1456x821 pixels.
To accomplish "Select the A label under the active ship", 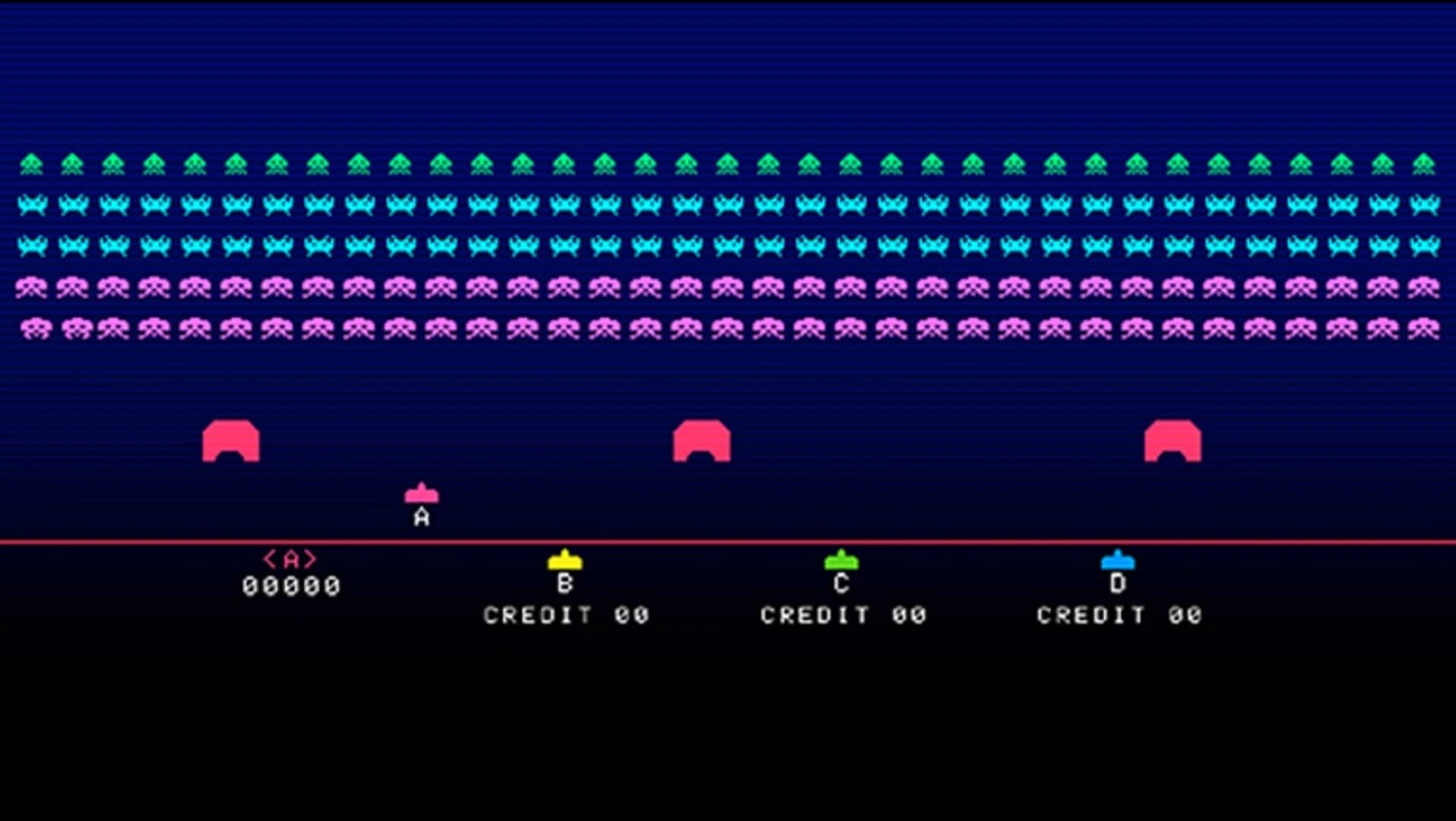I will pos(420,518).
